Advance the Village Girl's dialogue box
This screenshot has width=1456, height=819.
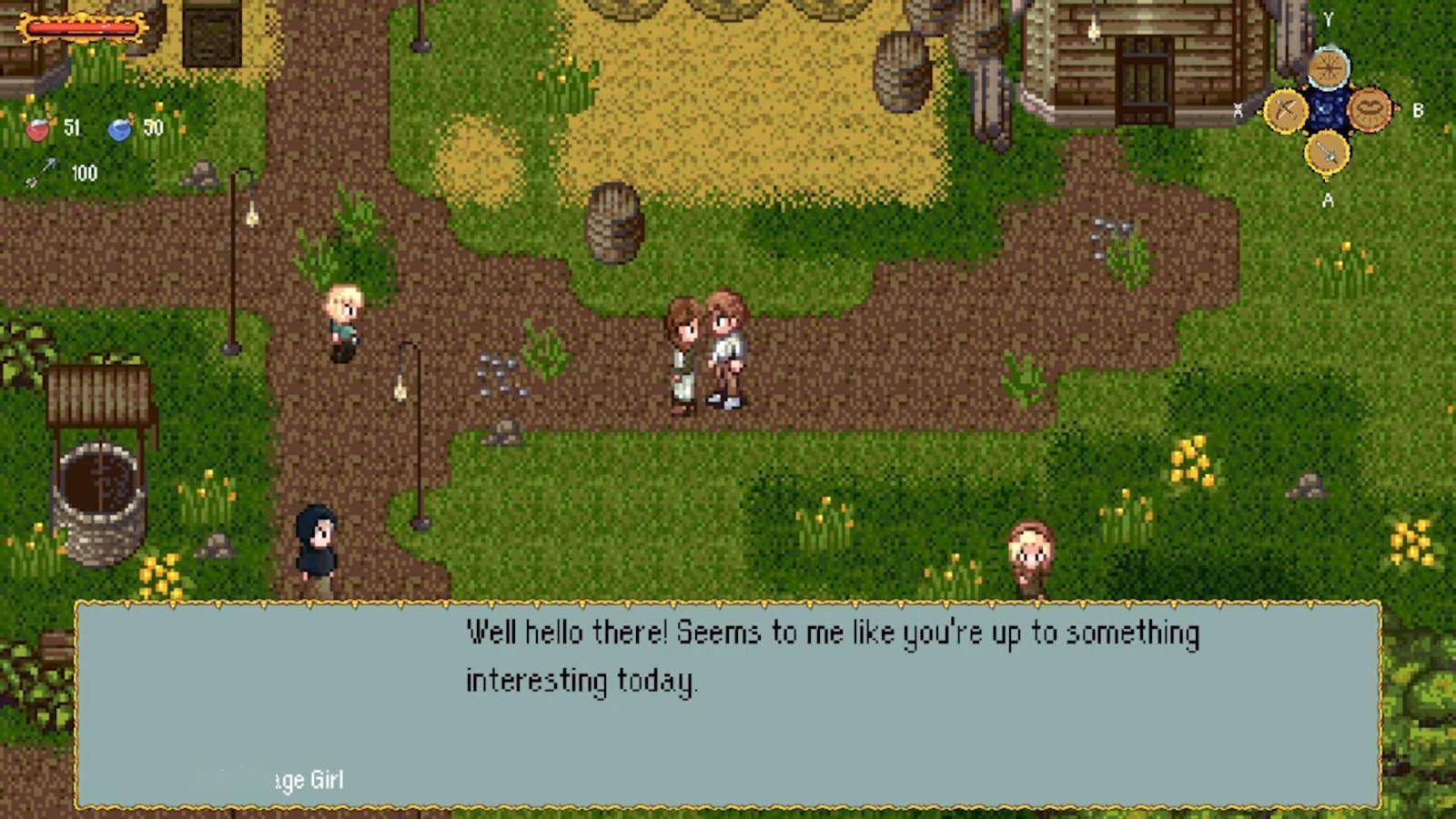728,704
